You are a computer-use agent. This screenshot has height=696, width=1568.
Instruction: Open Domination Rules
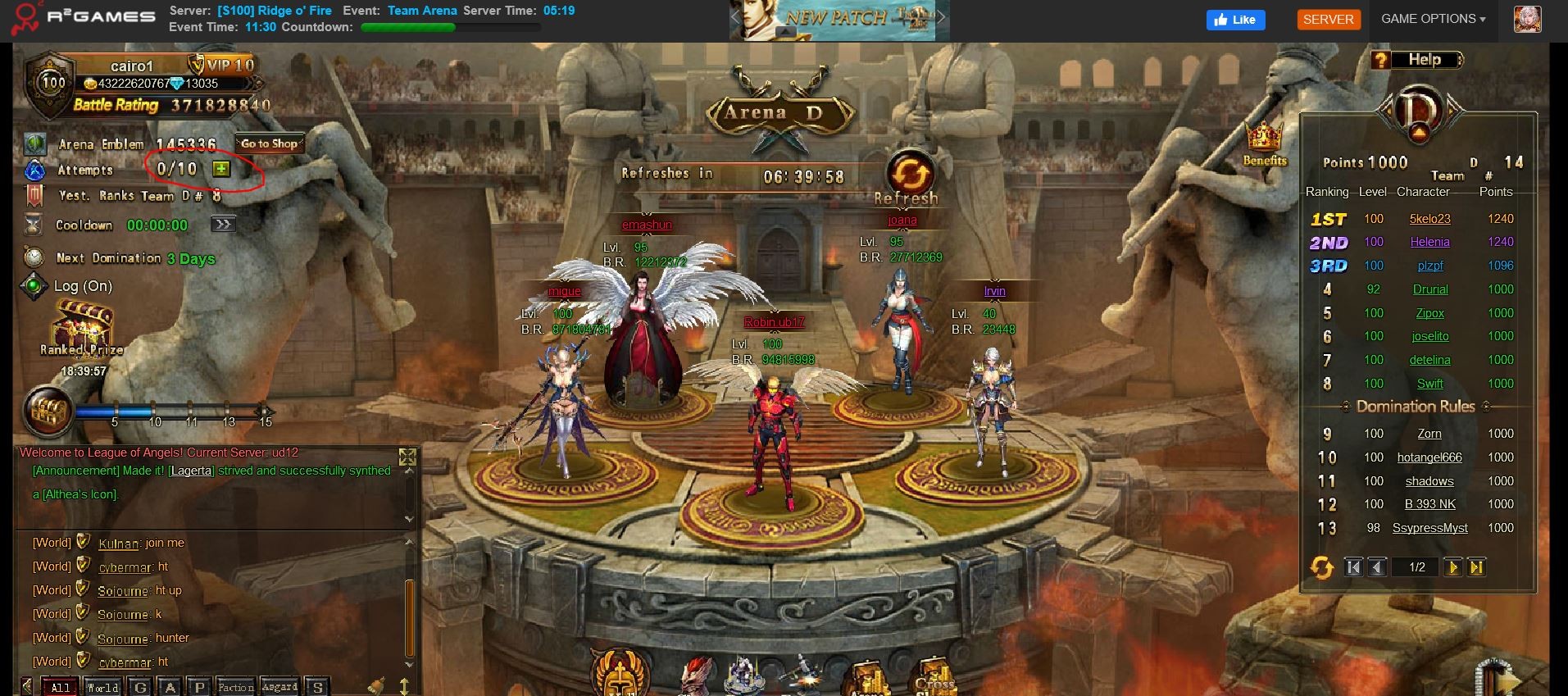point(1415,407)
